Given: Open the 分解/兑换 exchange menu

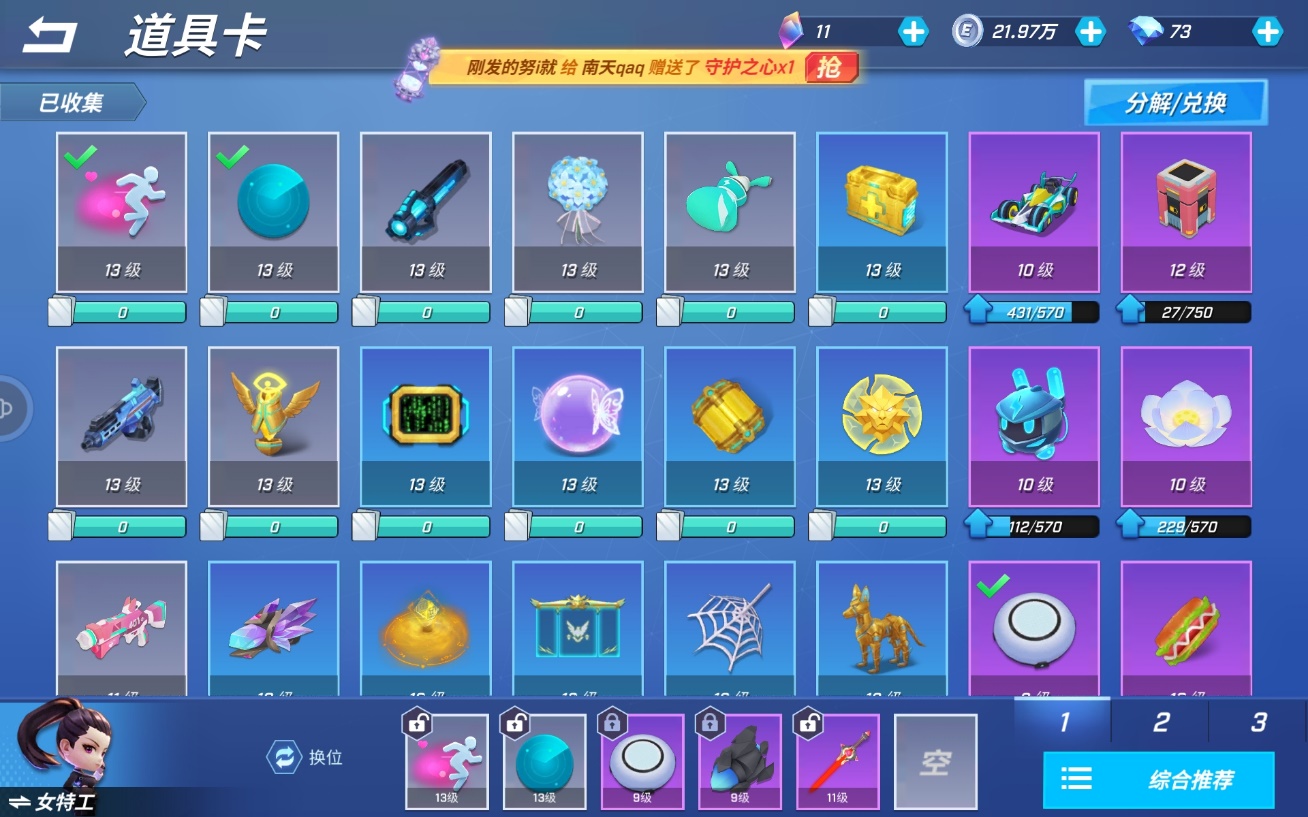Looking at the screenshot, I should coord(1175,103).
